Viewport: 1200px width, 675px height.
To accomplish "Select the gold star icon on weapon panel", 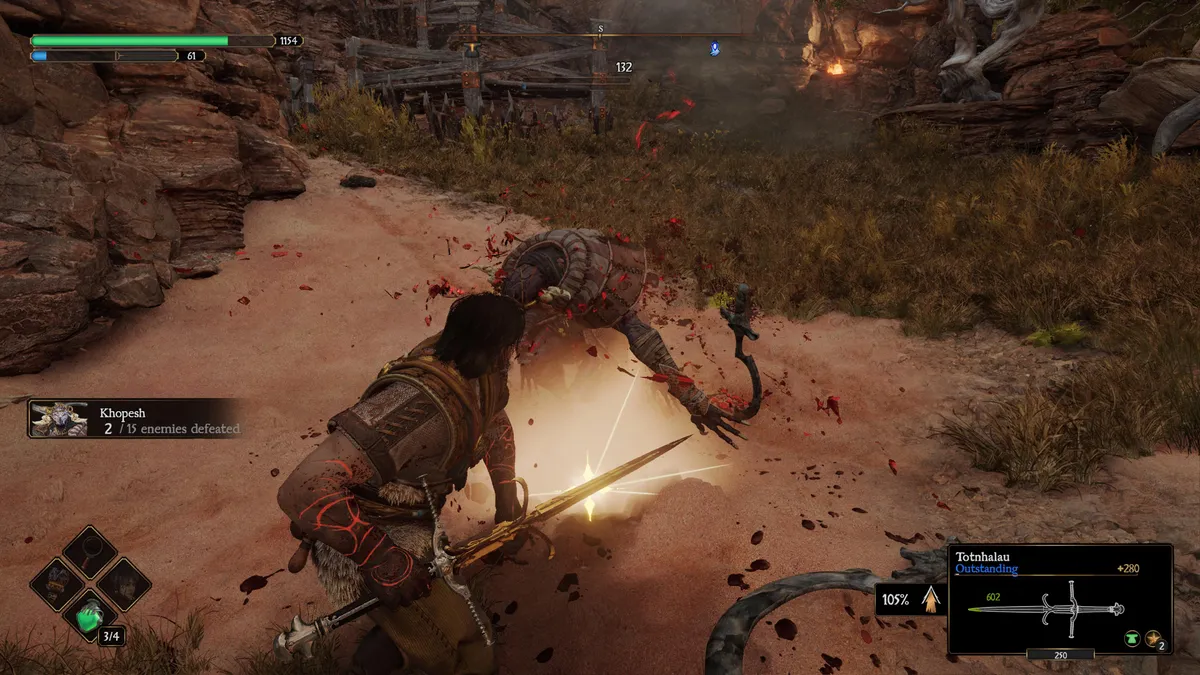I will click(x=1153, y=638).
